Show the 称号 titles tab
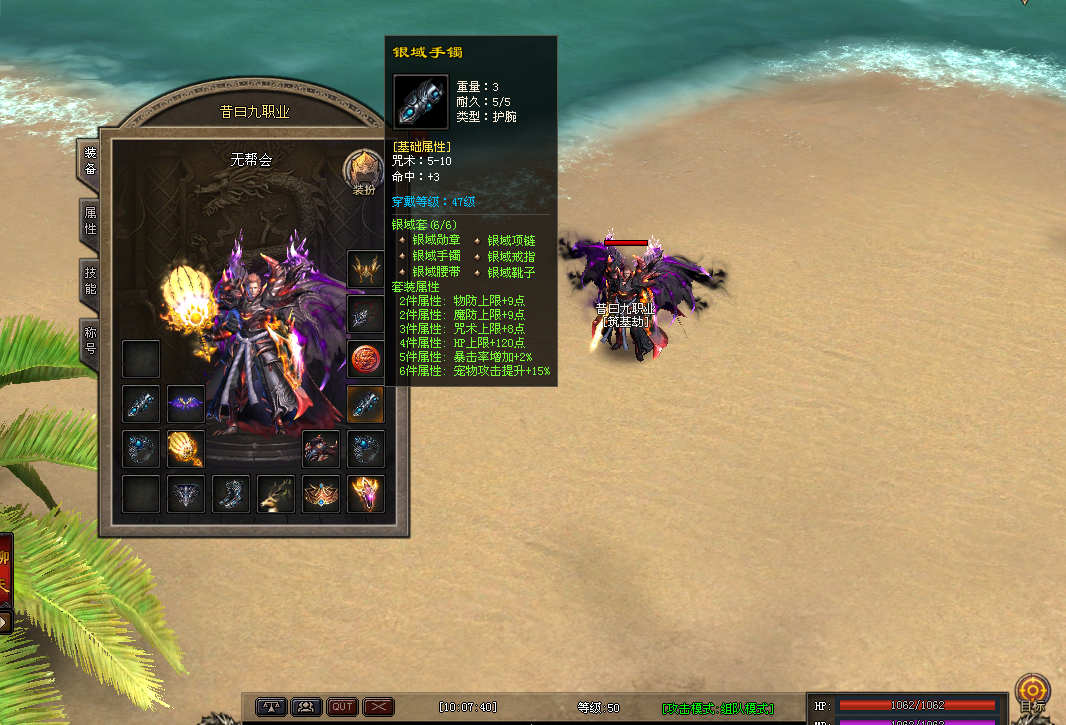This screenshot has height=725, width=1066. (x=90, y=342)
